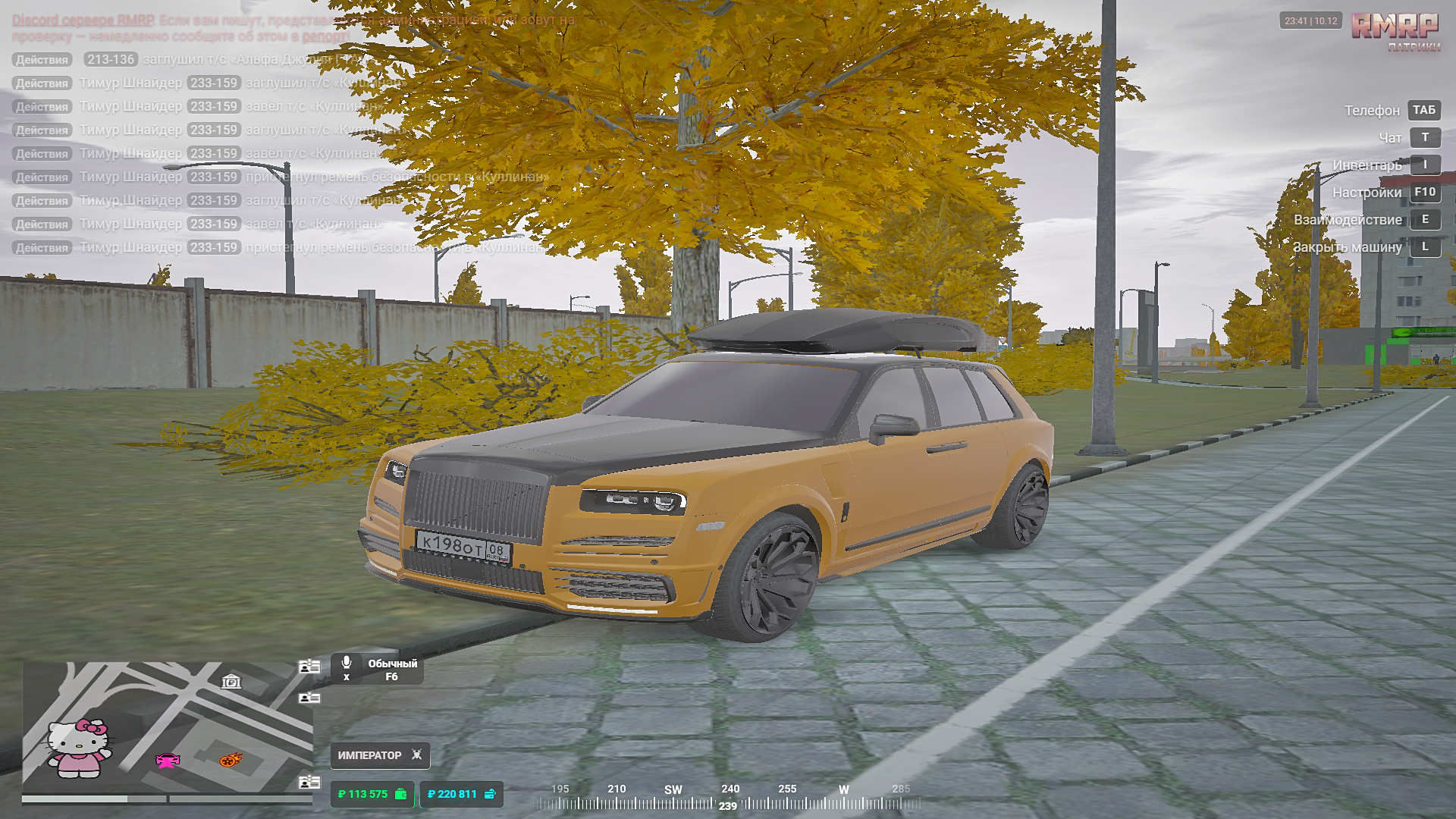Click the RMRP server logo
This screenshot has height=819, width=1456.
pyautogui.click(x=1395, y=29)
